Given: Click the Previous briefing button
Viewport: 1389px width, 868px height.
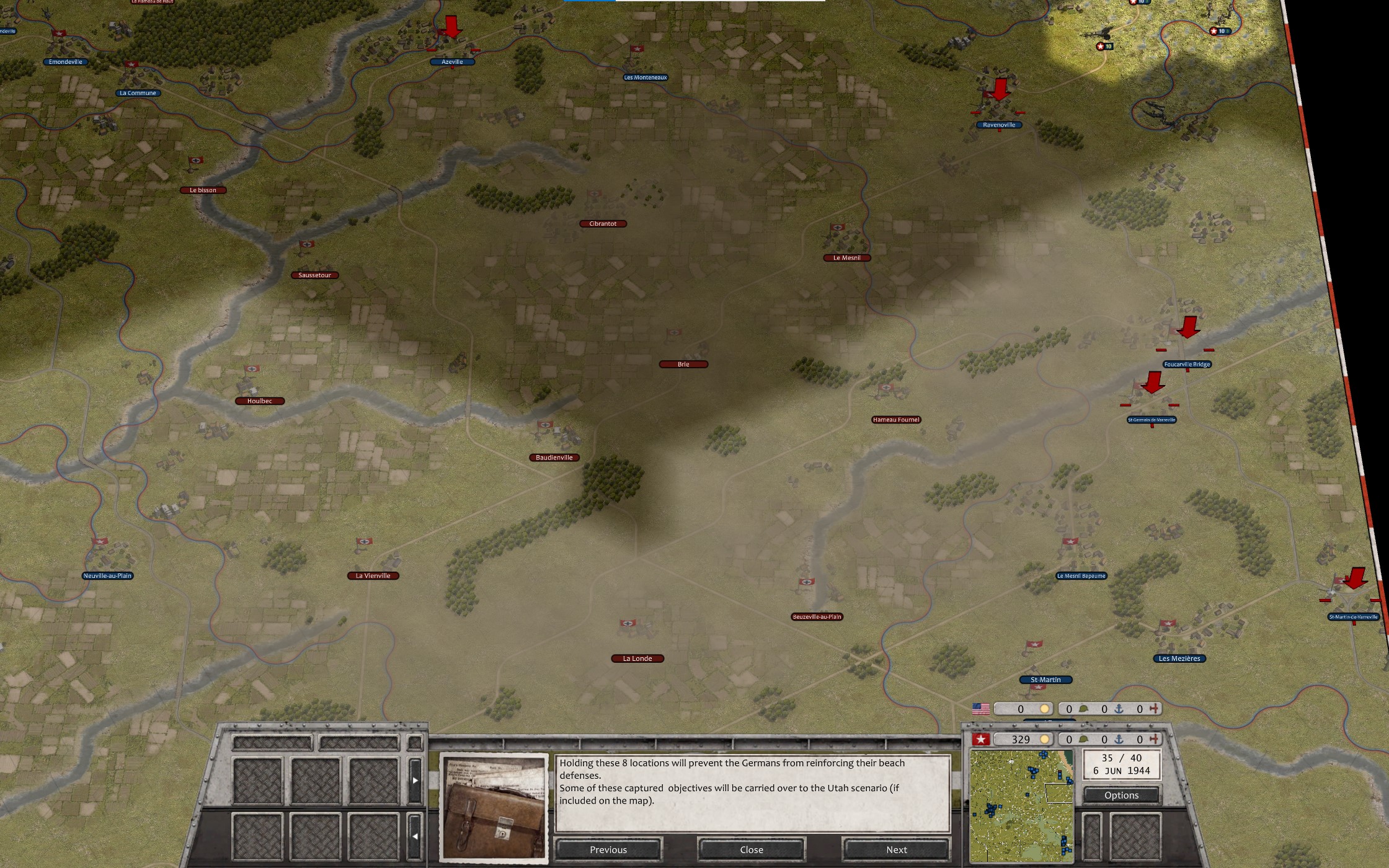Looking at the screenshot, I should [608, 849].
